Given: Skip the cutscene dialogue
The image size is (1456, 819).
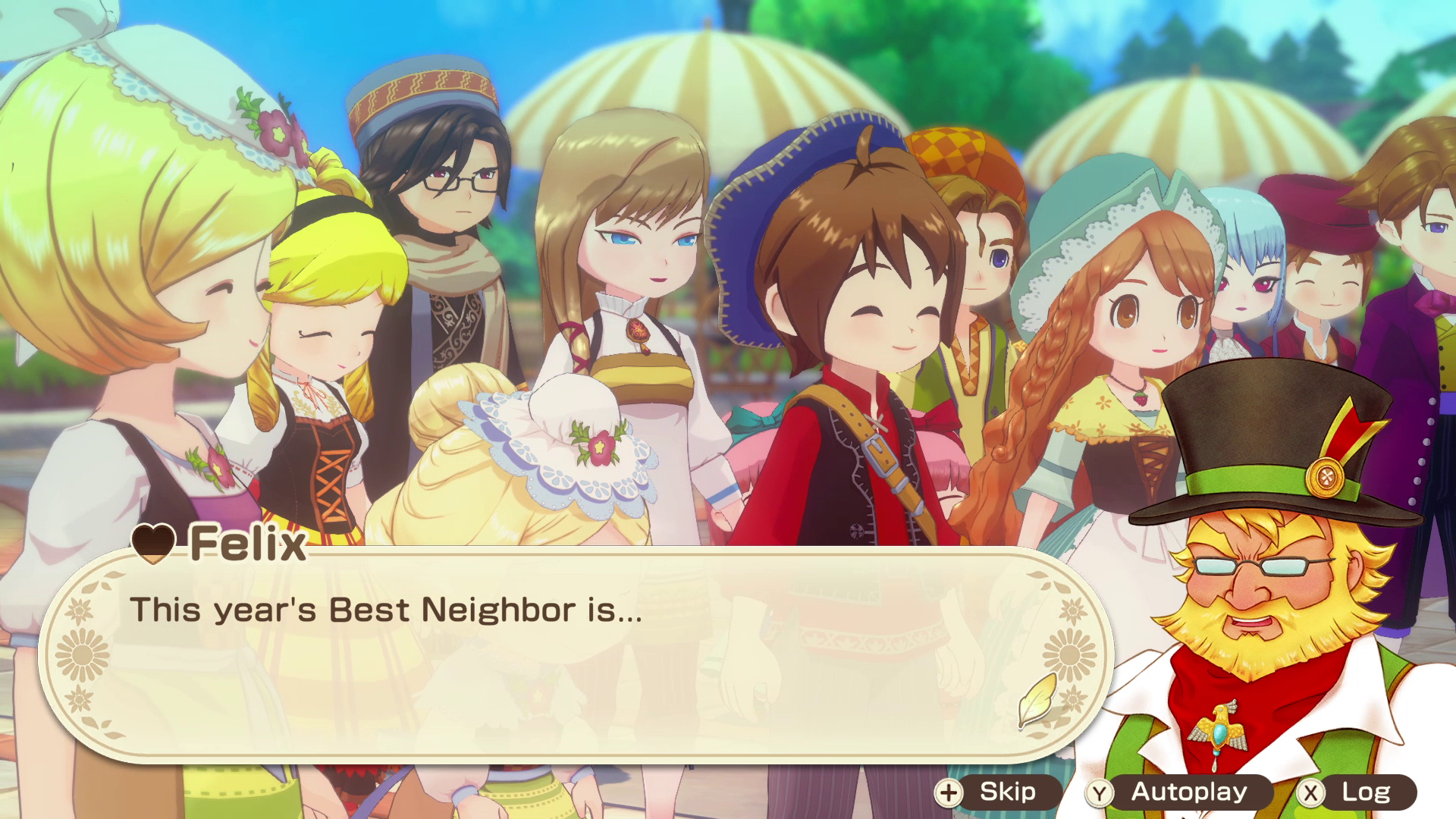Looking at the screenshot, I should point(996,792).
